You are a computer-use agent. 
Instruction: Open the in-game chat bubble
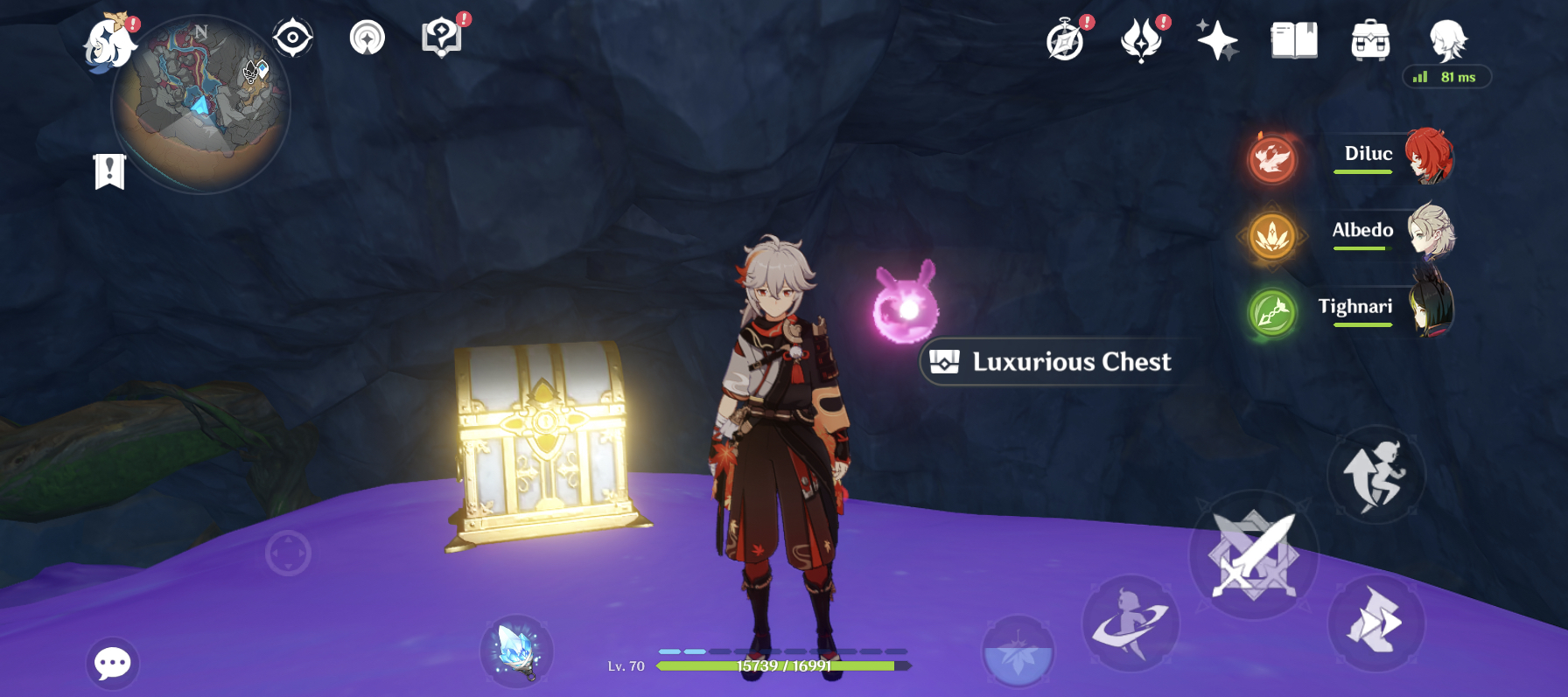click(112, 664)
